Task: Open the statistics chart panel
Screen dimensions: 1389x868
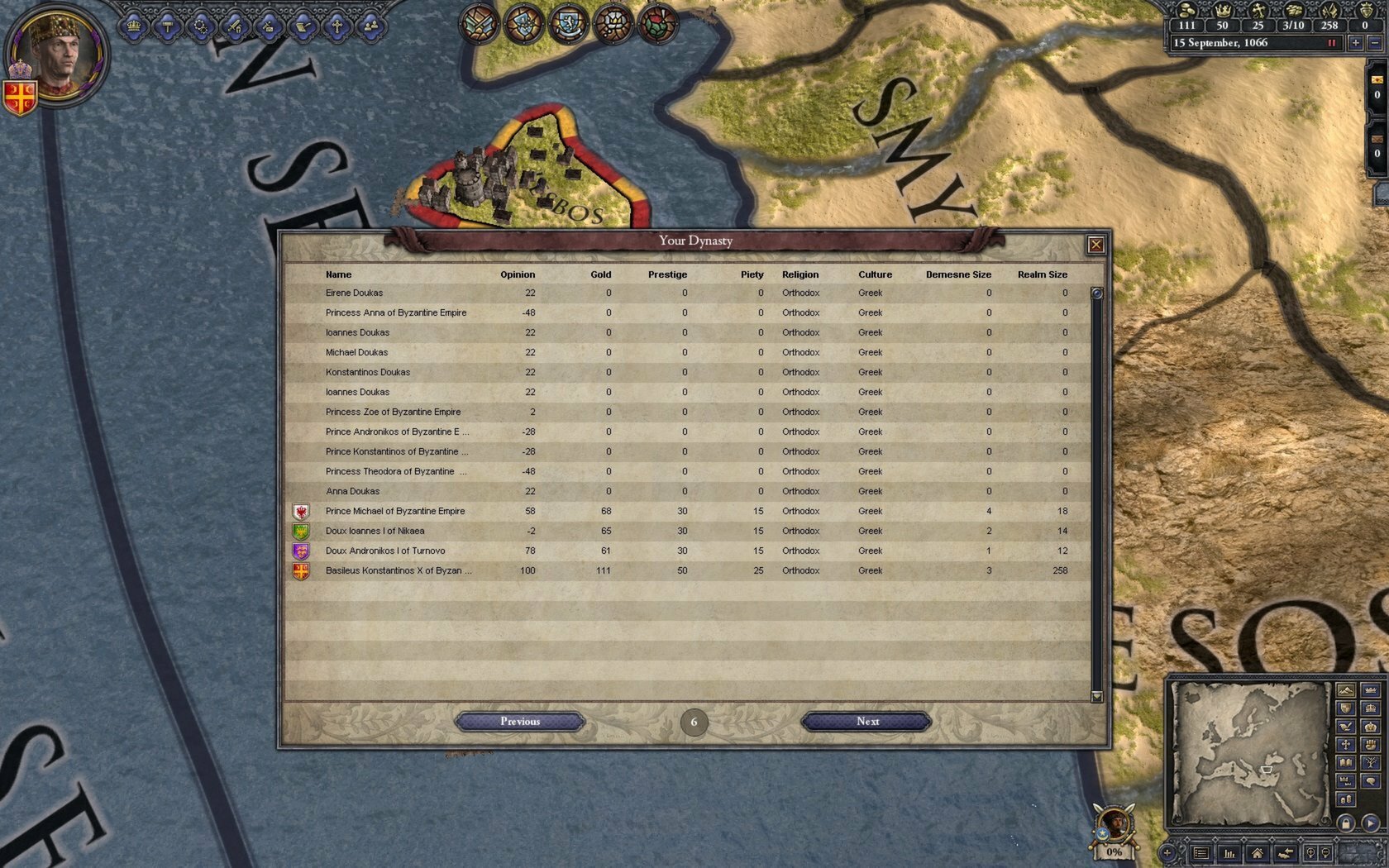Action: pyautogui.click(x=1229, y=854)
